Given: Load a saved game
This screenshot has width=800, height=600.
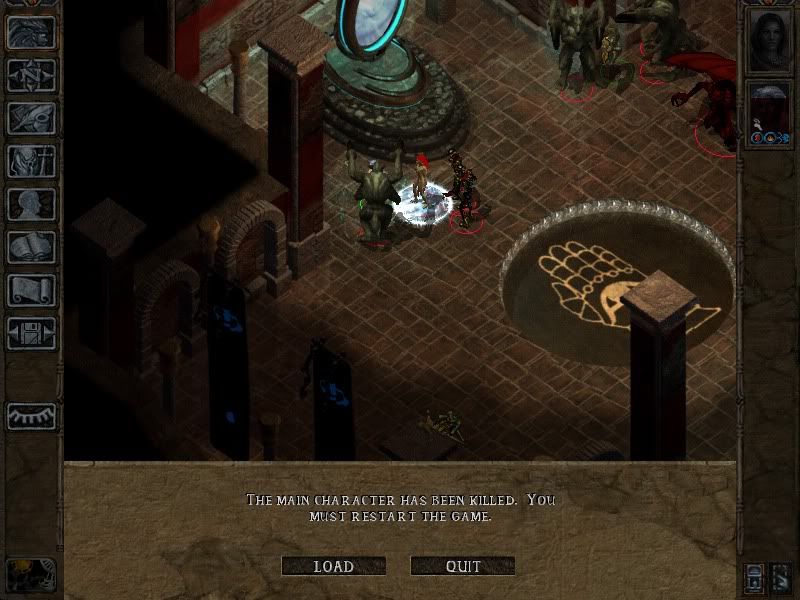Looking at the screenshot, I should (333, 566).
